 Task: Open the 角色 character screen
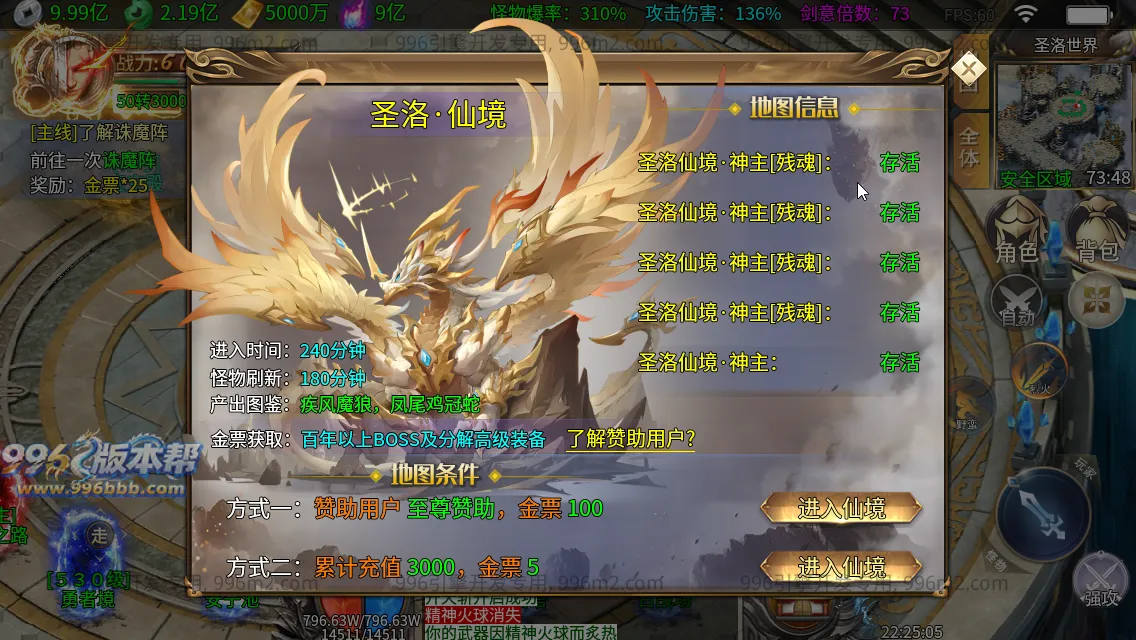(x=1016, y=232)
